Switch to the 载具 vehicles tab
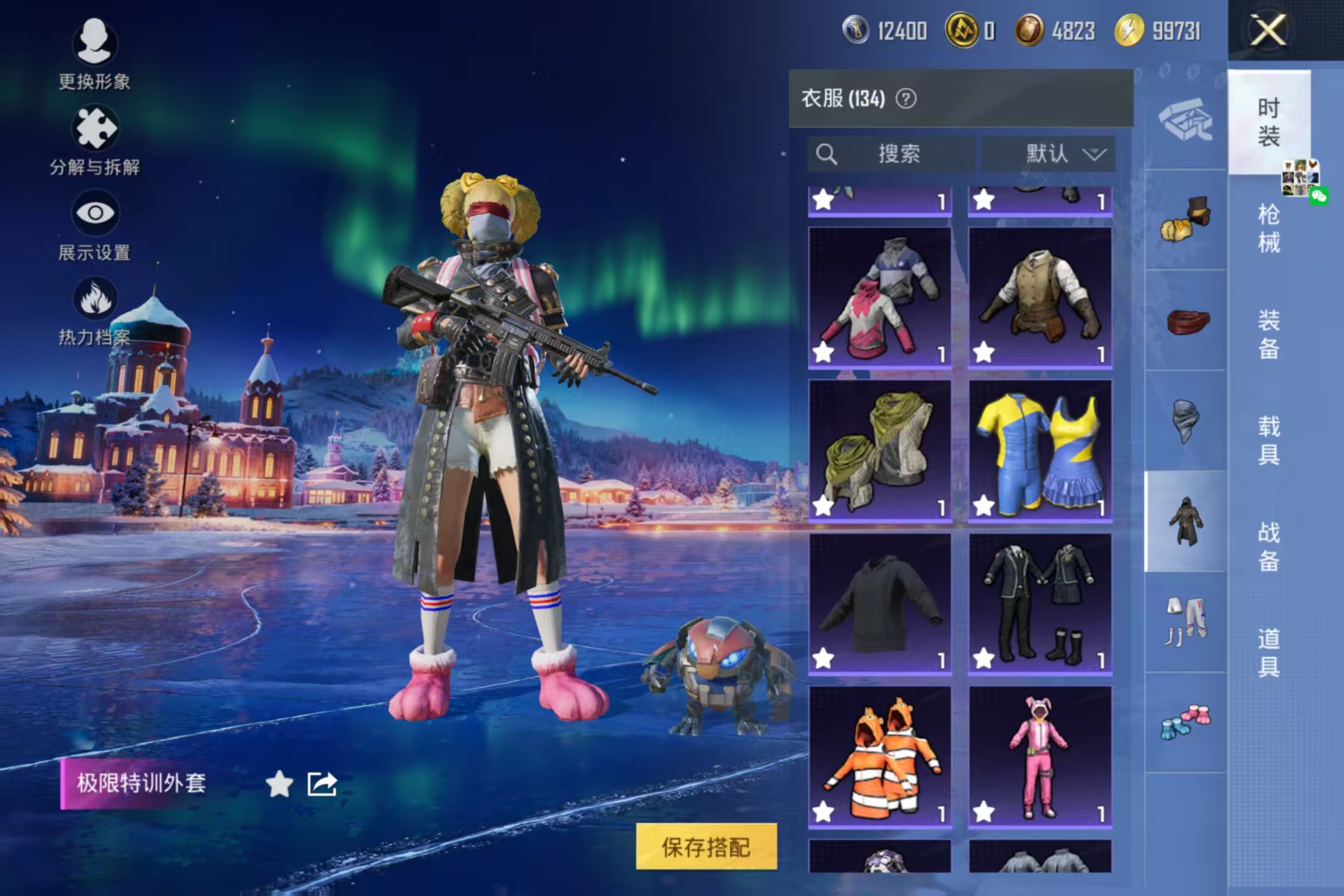This screenshot has height=896, width=1344. click(x=1269, y=440)
